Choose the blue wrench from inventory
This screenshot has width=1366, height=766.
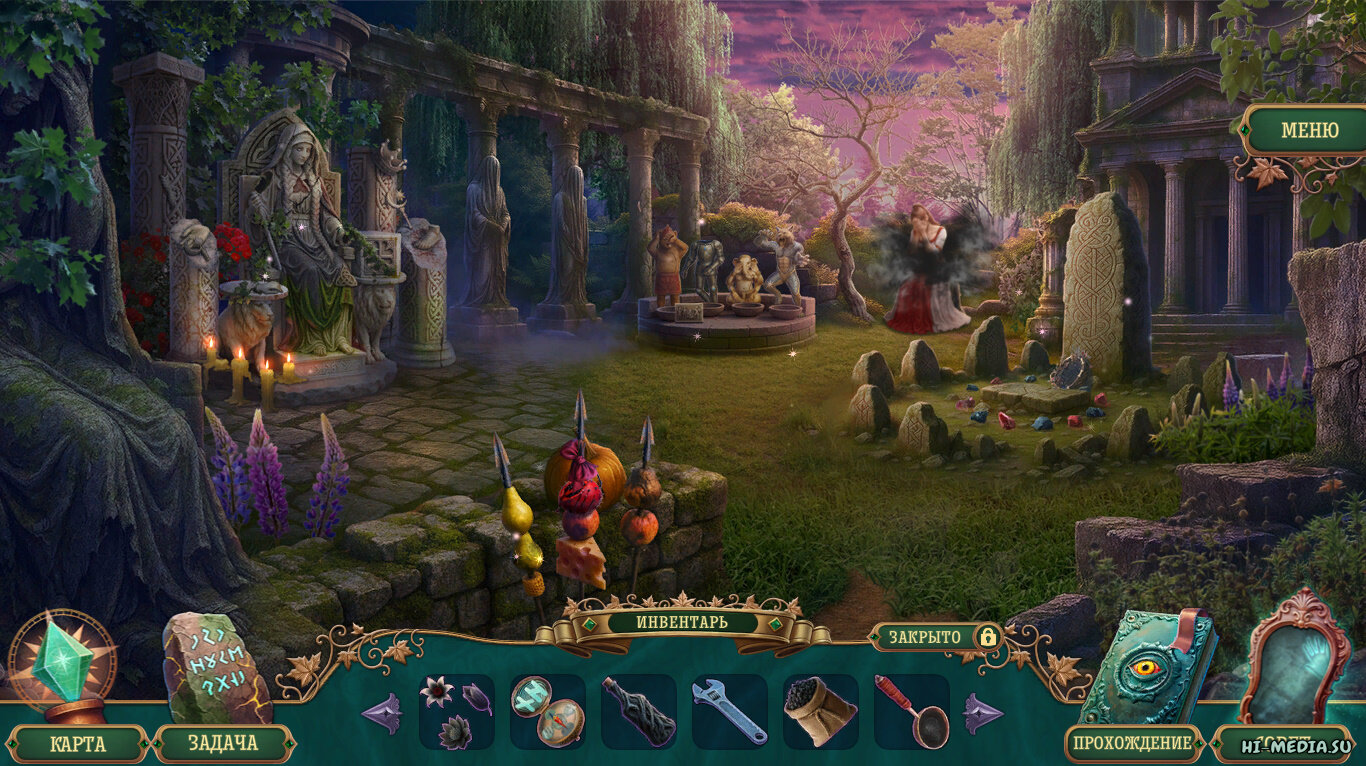coord(729,711)
